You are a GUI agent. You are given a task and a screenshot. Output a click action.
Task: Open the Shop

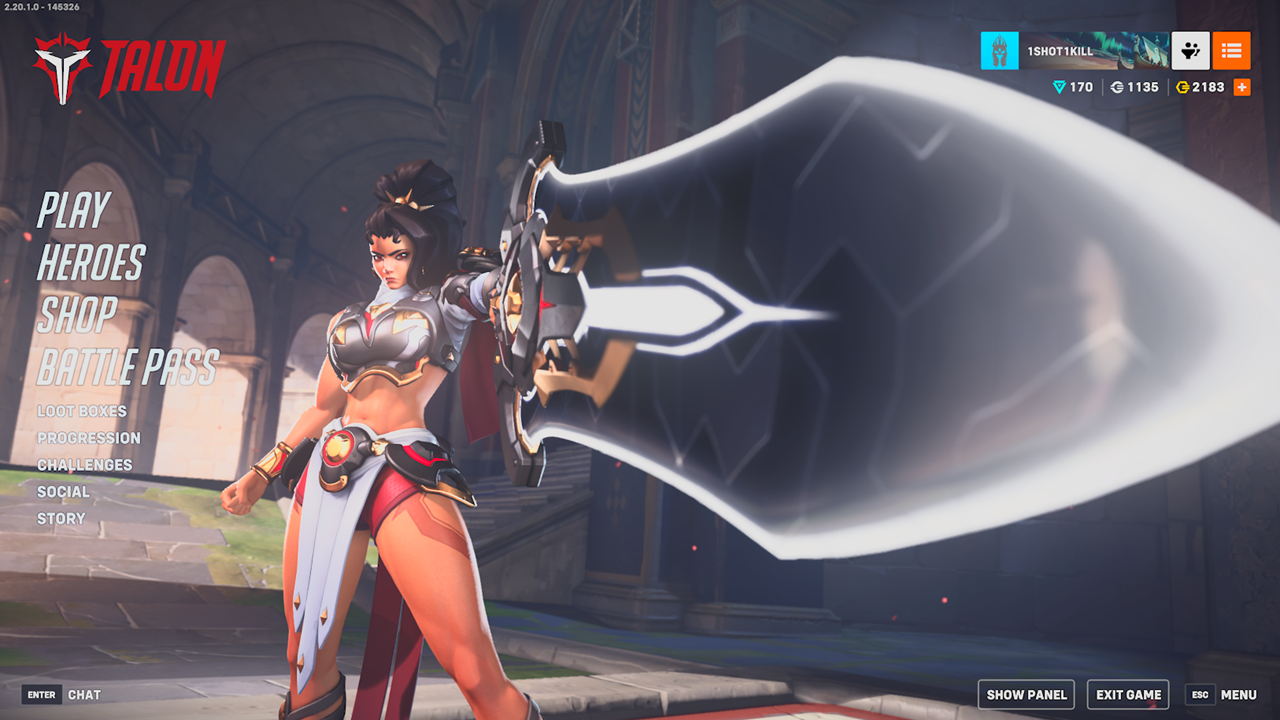(77, 315)
